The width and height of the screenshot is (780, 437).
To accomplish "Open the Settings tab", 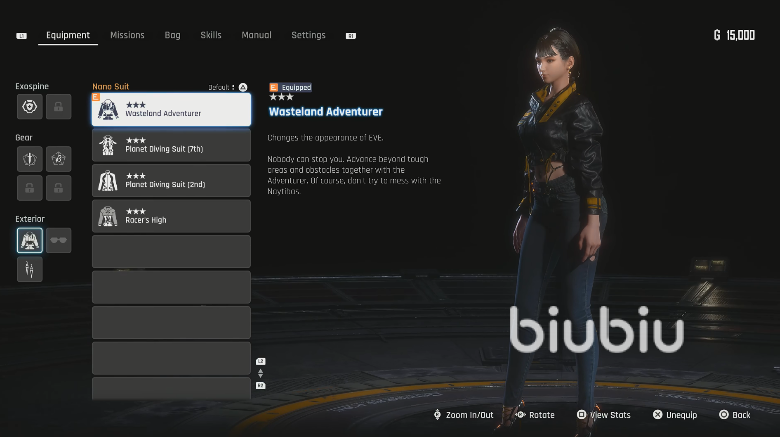I will (308, 35).
